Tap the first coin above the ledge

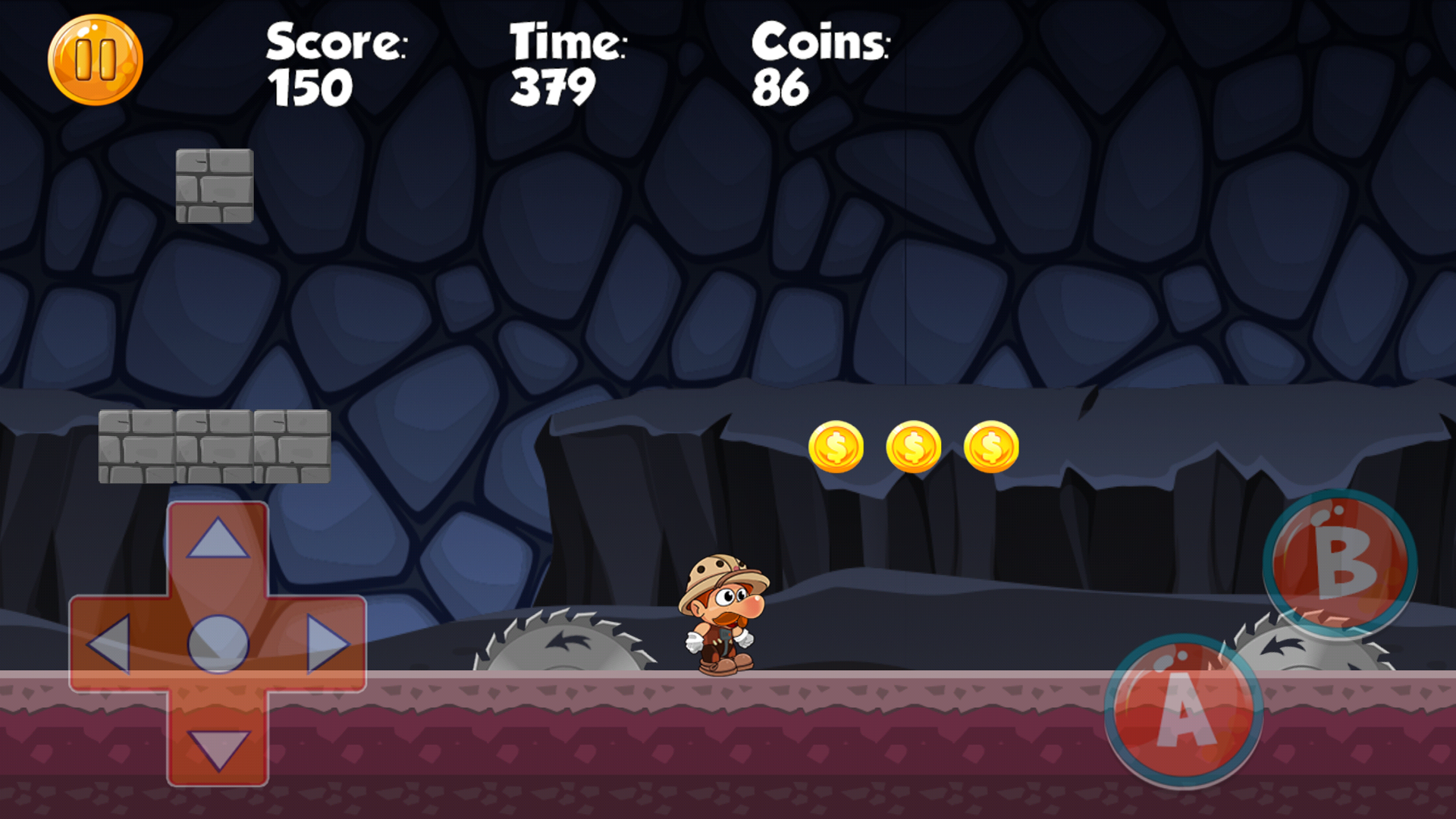point(836,447)
